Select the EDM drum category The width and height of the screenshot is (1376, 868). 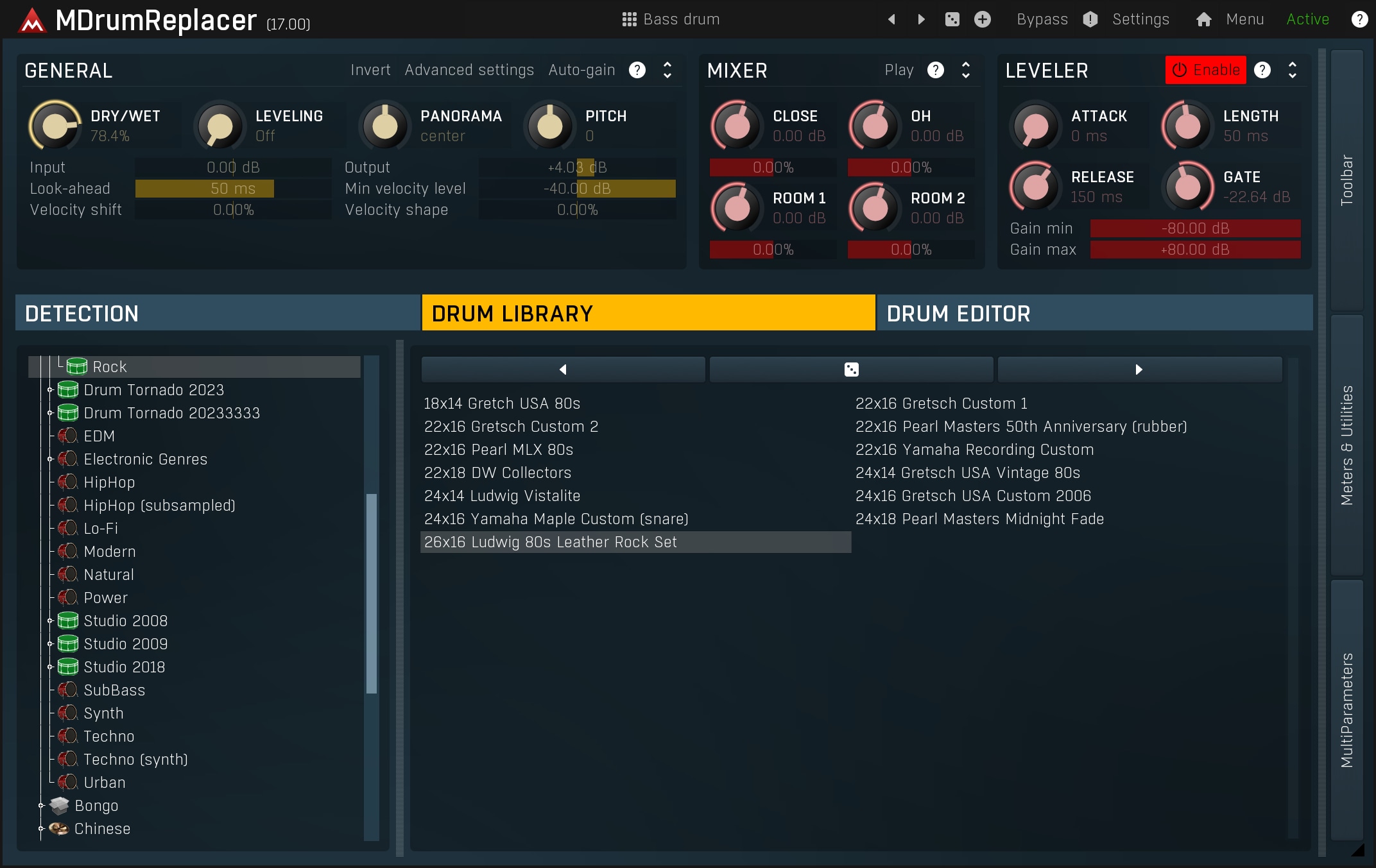point(99,436)
